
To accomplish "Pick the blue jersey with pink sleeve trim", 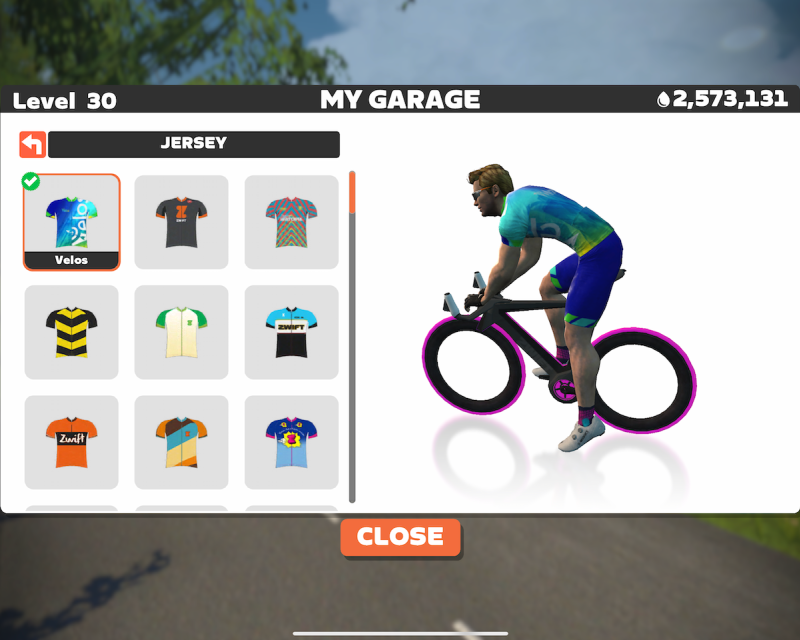I will (291, 442).
